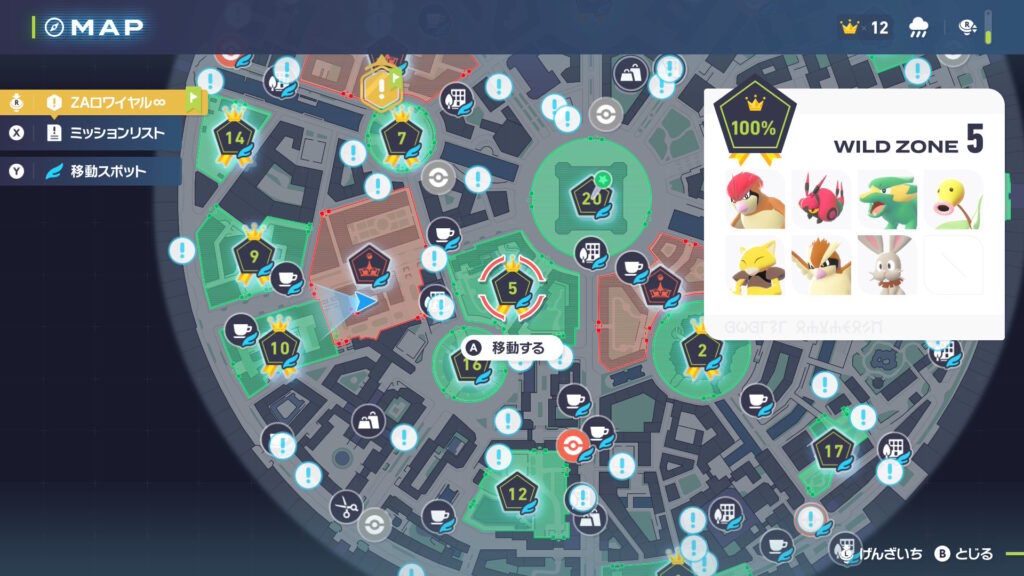
Task: Select the scissors salon map icon
Action: (x=345, y=506)
